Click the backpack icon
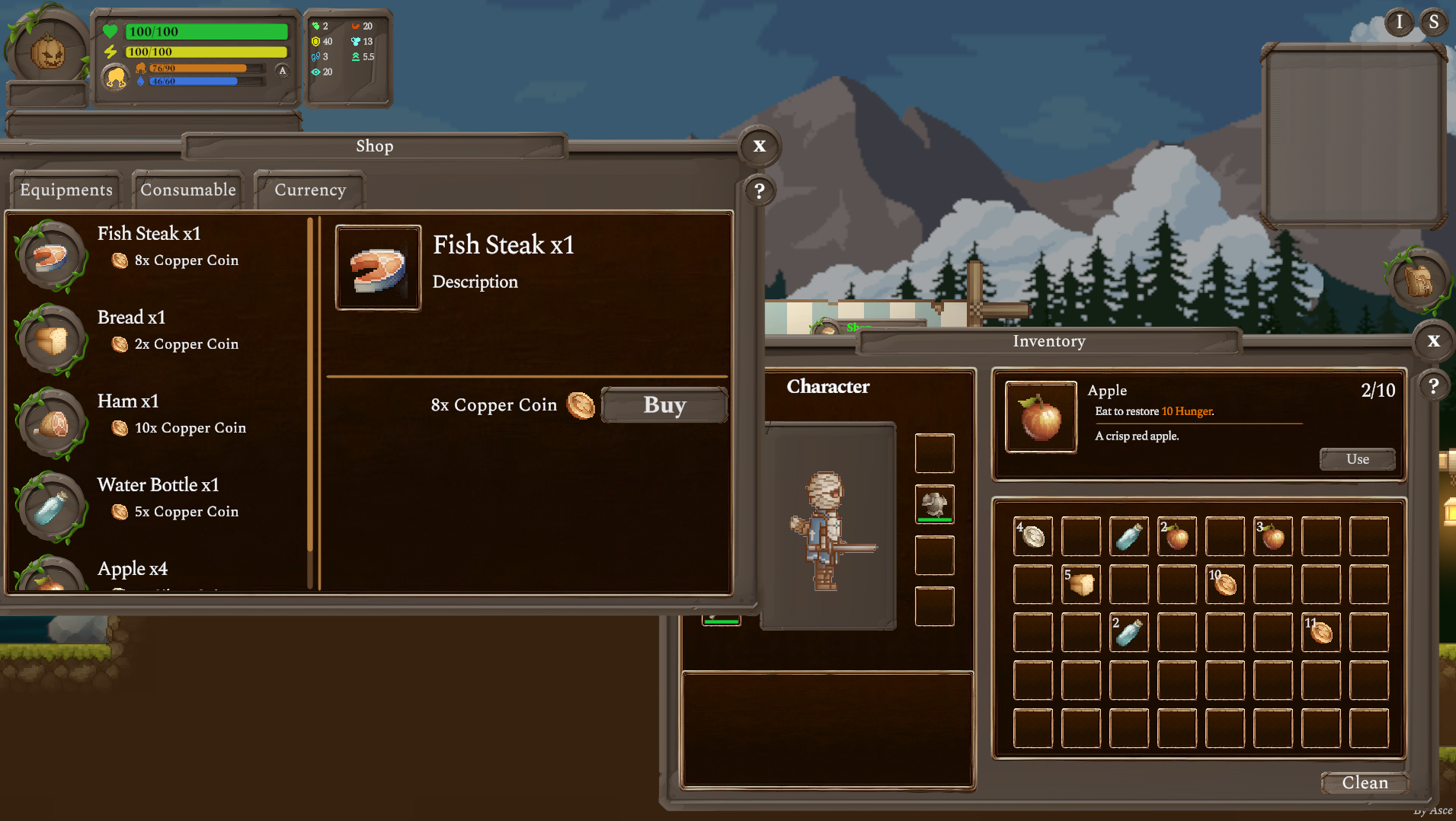 1418,280
